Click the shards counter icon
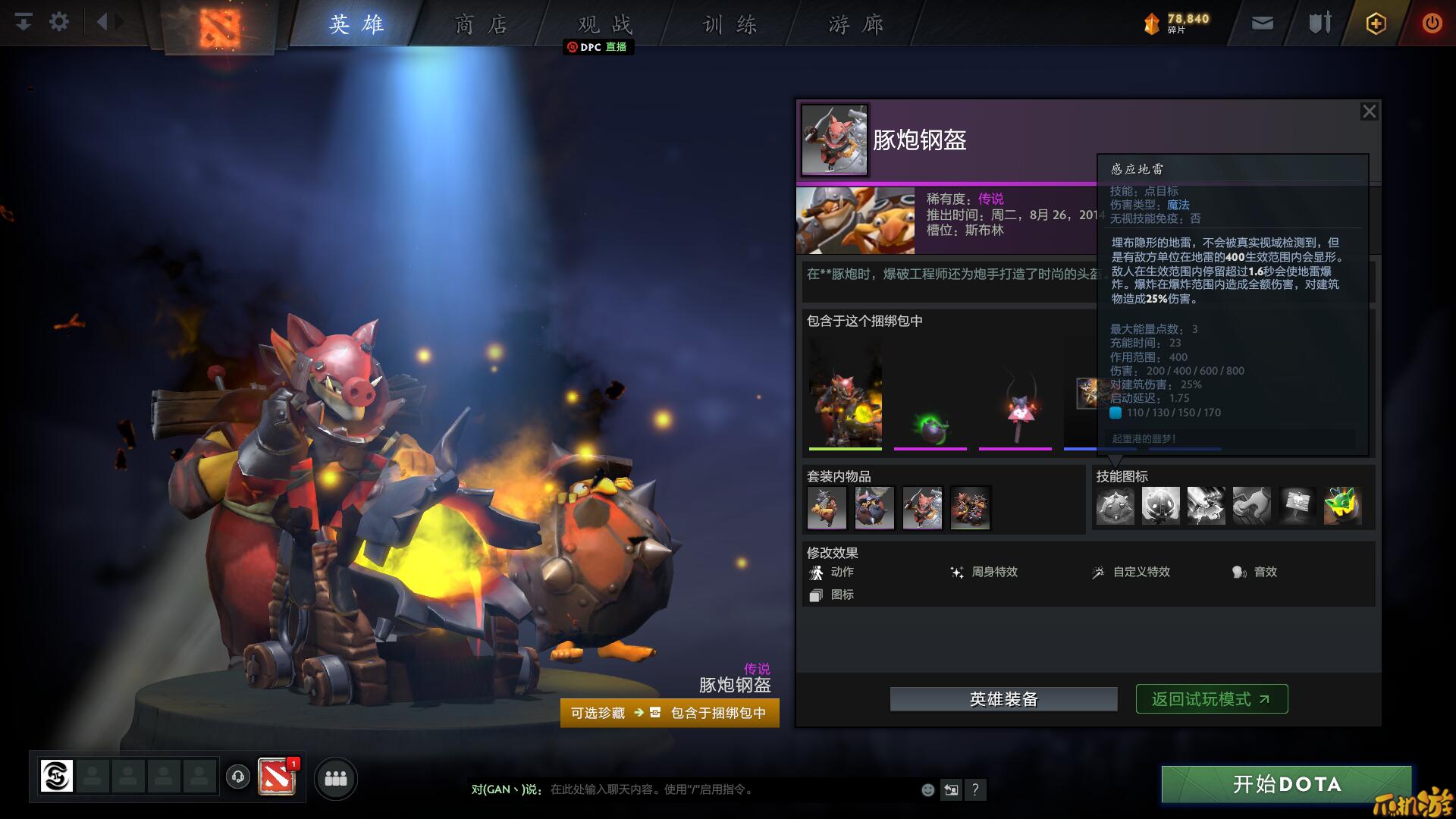Viewport: 1456px width, 819px height. point(1150,22)
